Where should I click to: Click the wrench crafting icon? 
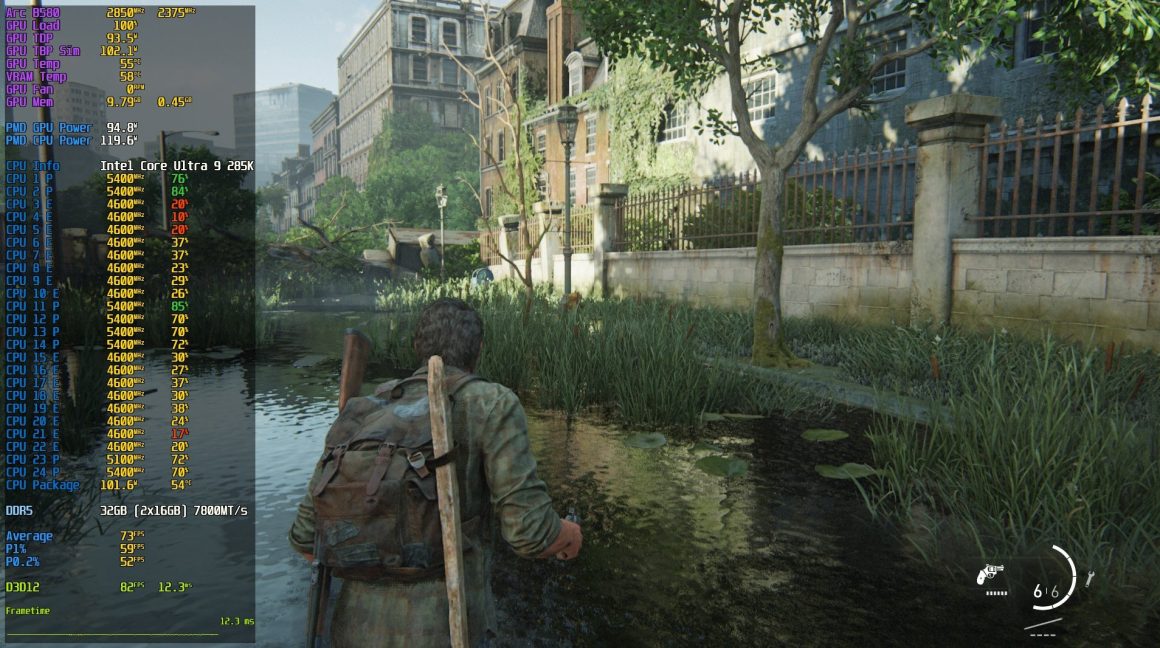(1089, 578)
